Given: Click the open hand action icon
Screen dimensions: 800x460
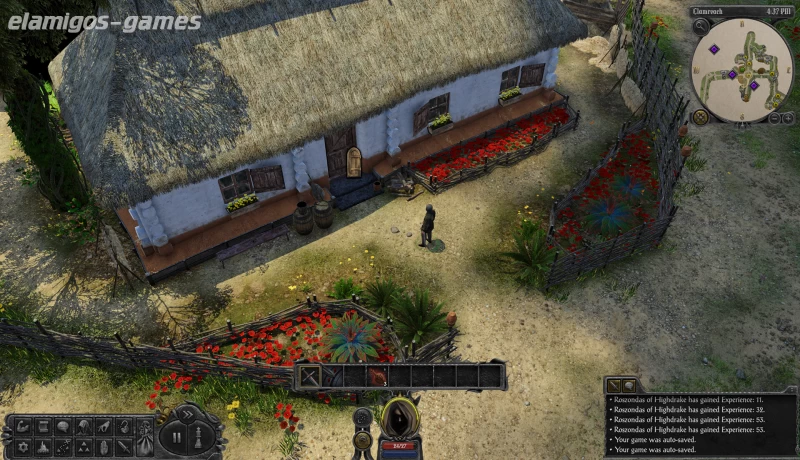Looking at the screenshot, I should 105,444.
